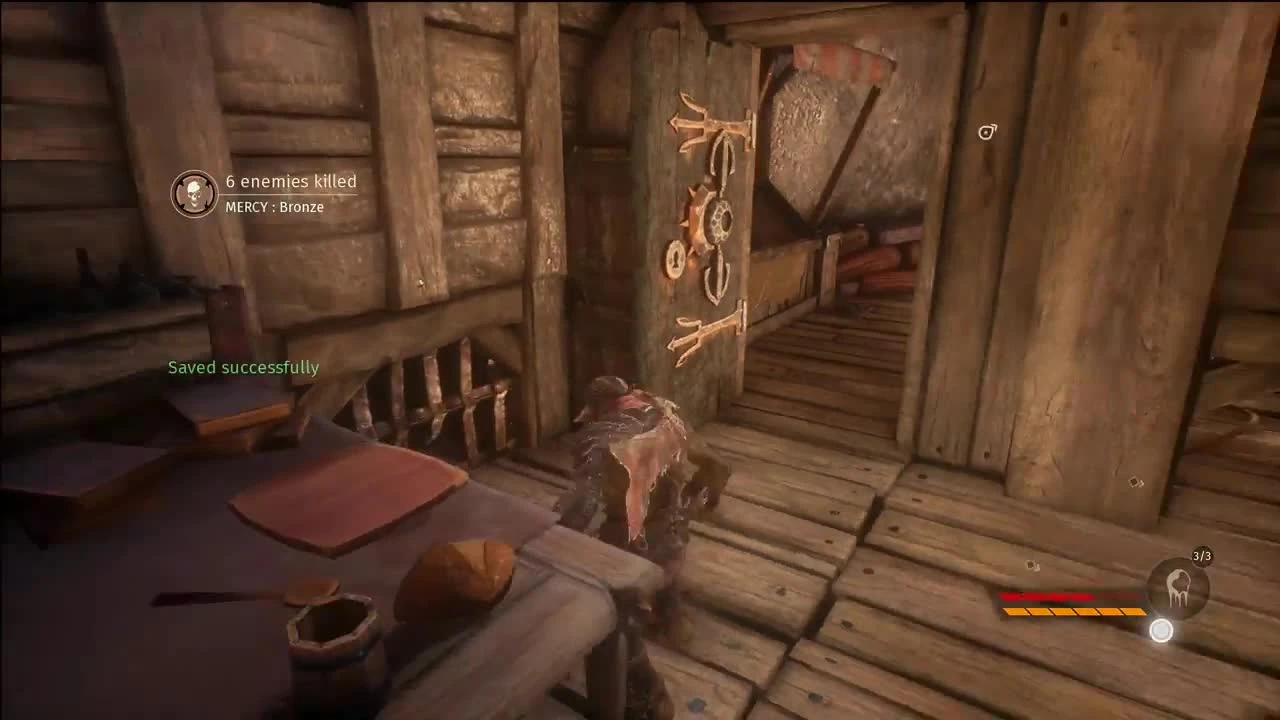
Task: Click the 3/3 ammo counter badge
Action: click(x=1199, y=553)
